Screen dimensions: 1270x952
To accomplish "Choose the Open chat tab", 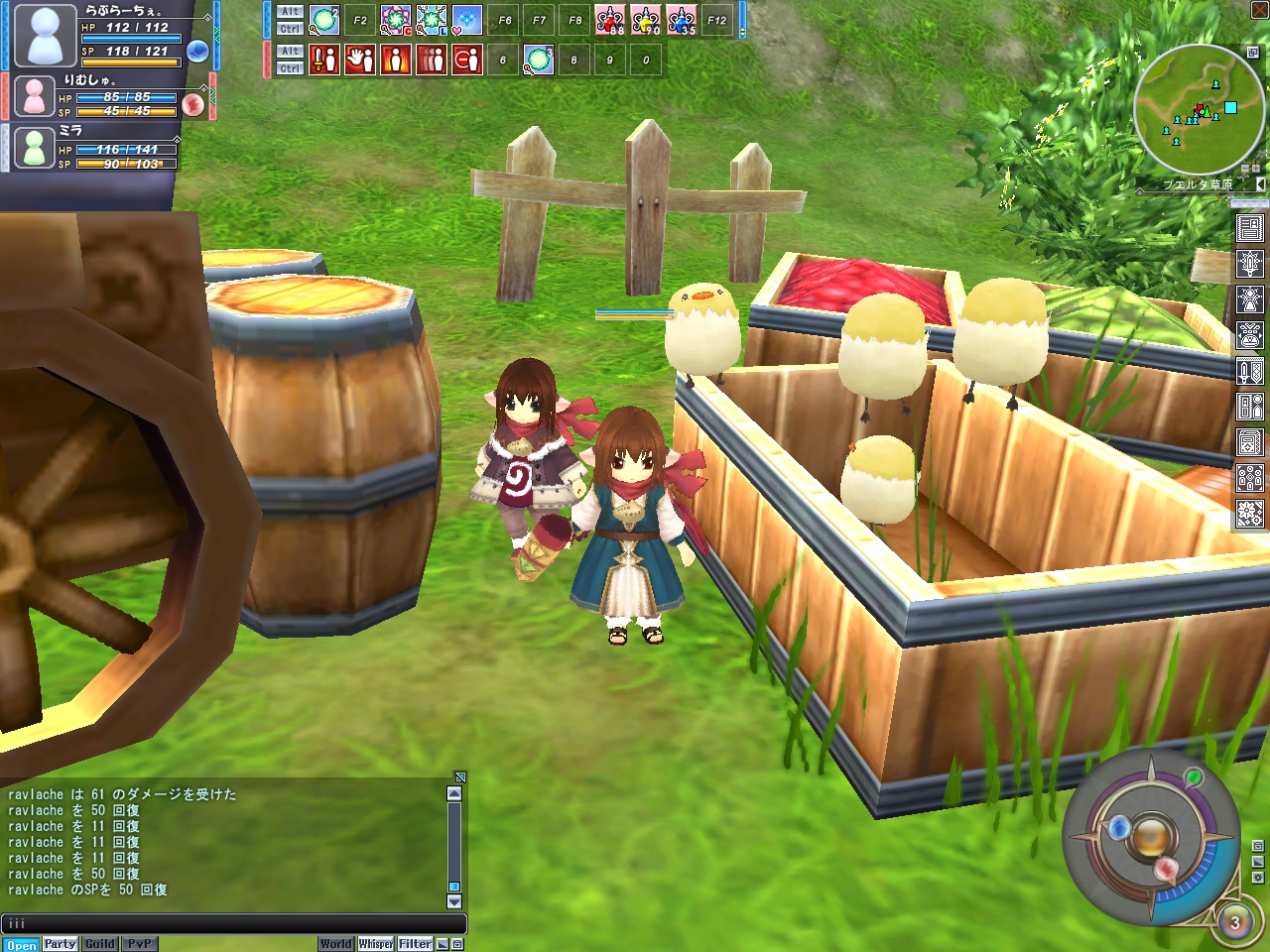I will click(x=21, y=944).
